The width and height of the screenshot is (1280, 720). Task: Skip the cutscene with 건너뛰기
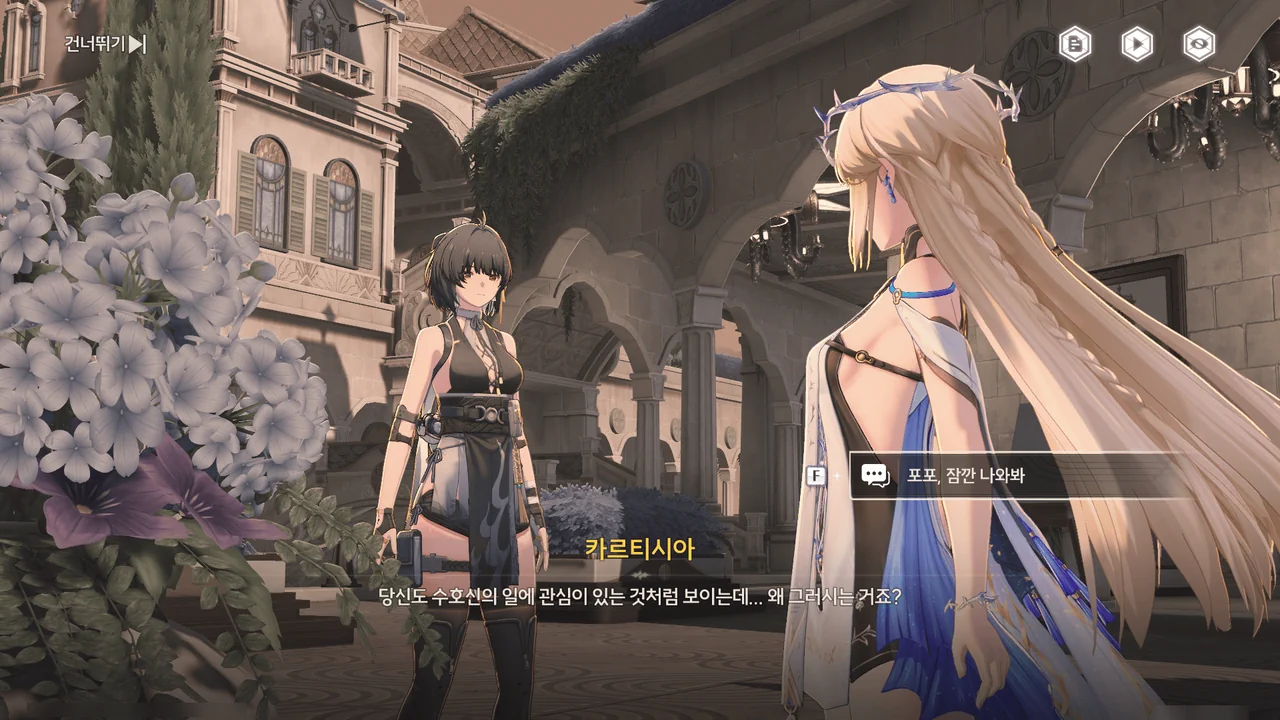click(105, 43)
